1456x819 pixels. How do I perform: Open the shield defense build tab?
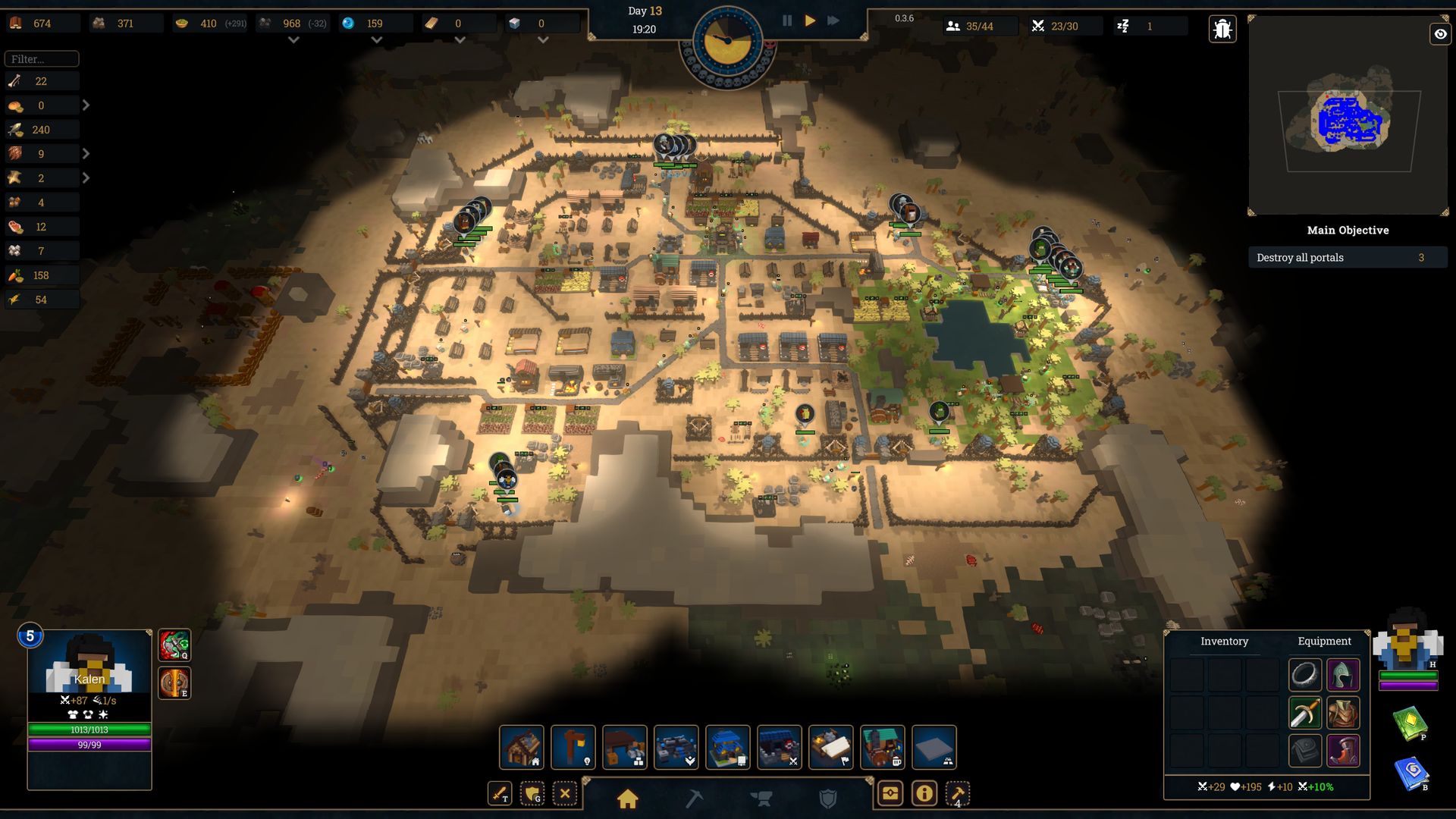[x=828, y=799]
